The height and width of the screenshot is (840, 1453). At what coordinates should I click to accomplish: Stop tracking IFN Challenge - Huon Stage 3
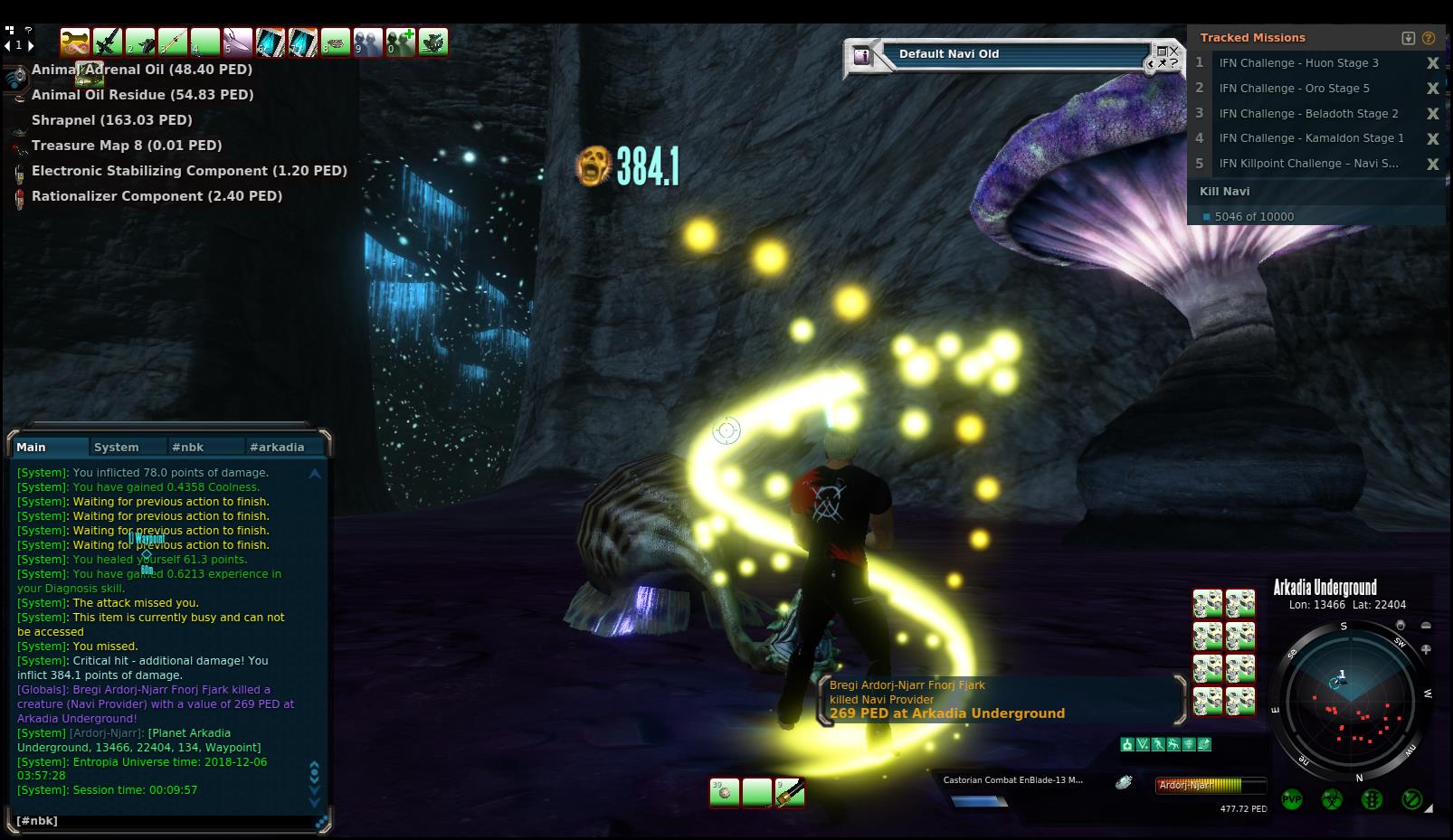pyautogui.click(x=1432, y=63)
